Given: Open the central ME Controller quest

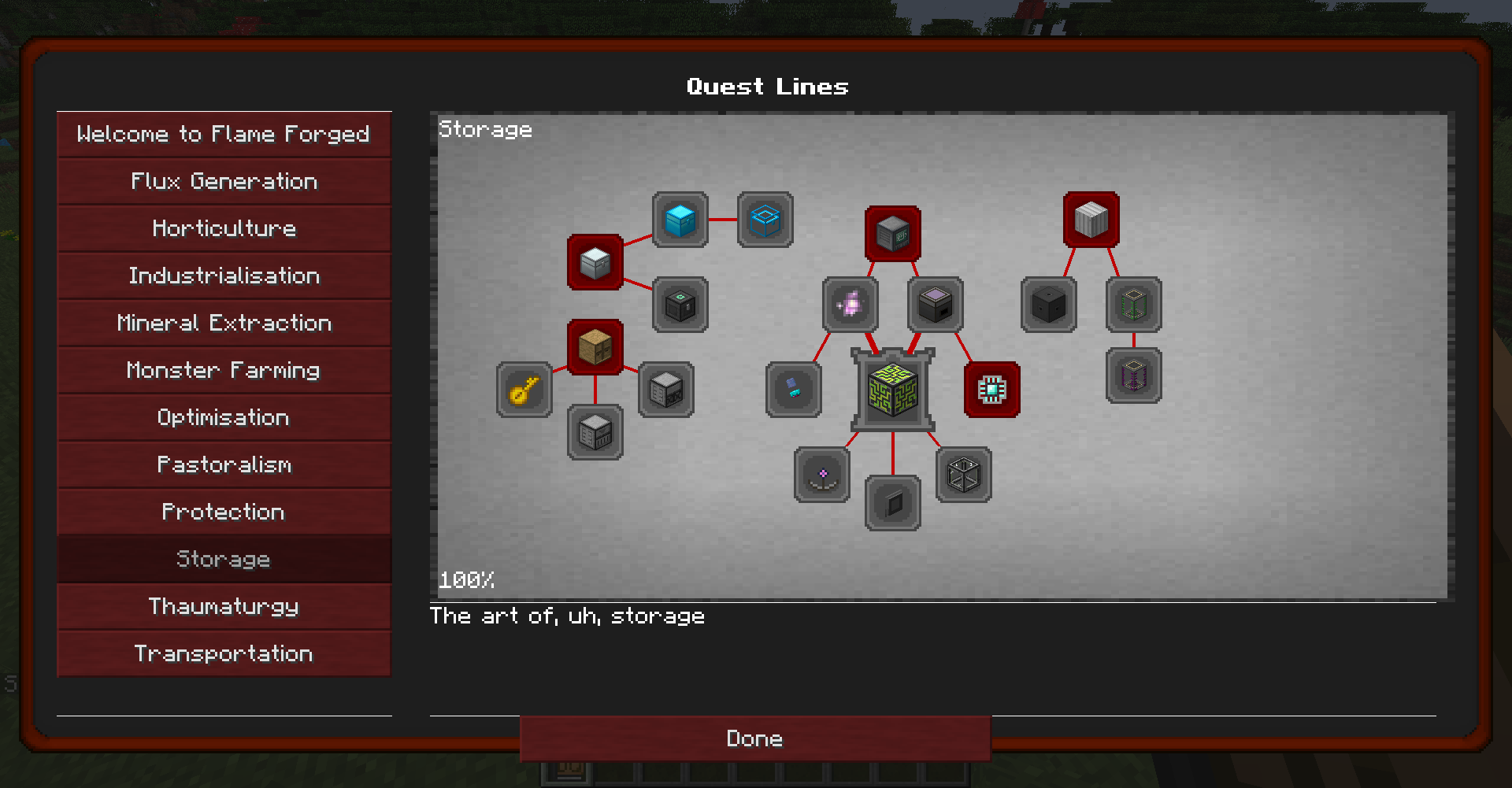Looking at the screenshot, I should [892, 391].
